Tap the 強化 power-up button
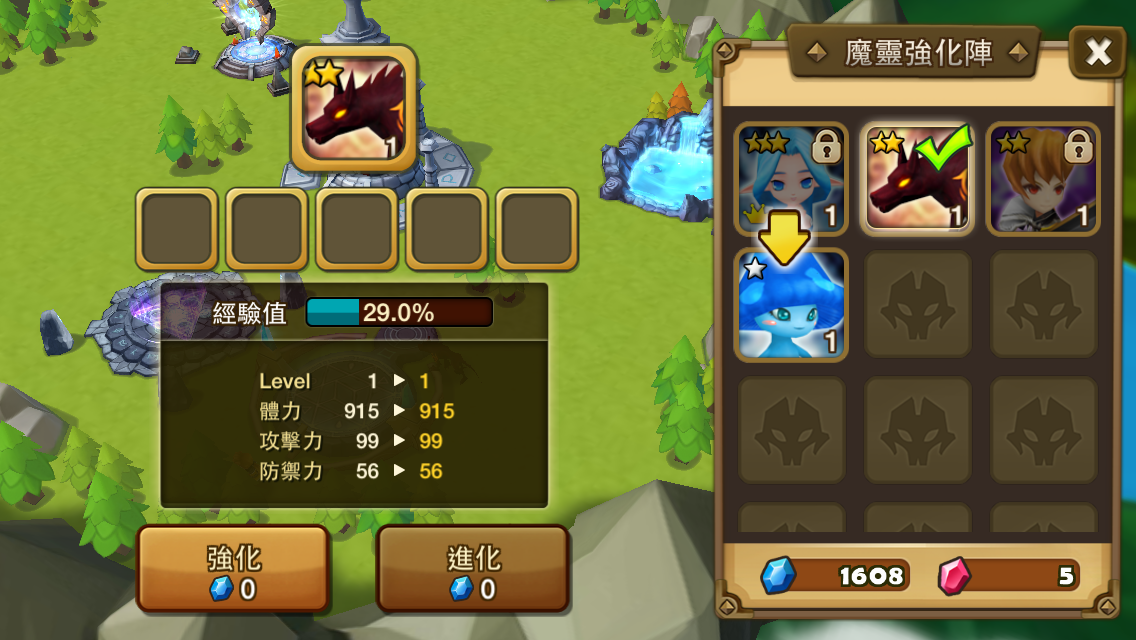The width and height of the screenshot is (1136, 640). (x=233, y=569)
